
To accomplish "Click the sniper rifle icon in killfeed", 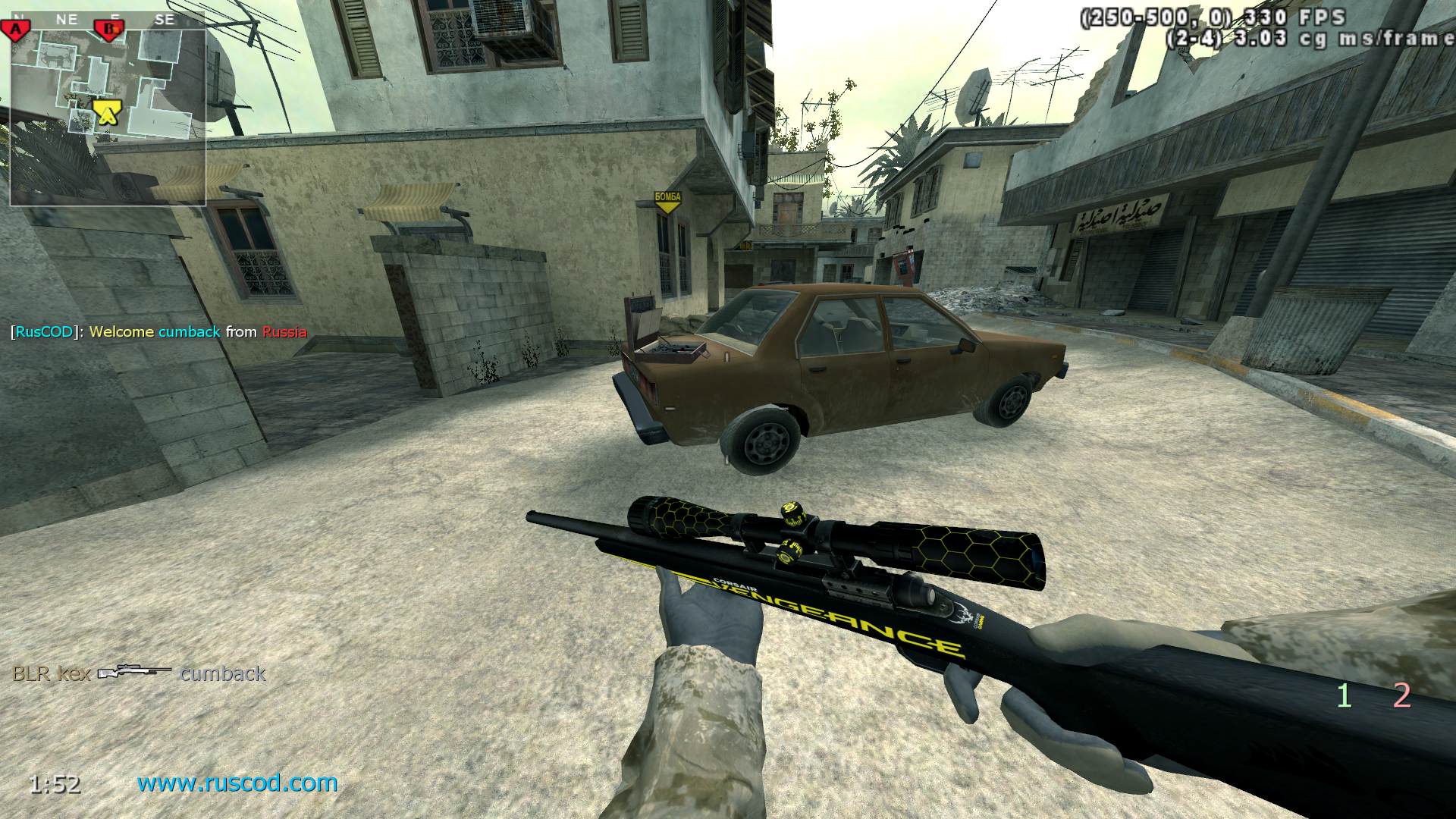I will [x=135, y=673].
